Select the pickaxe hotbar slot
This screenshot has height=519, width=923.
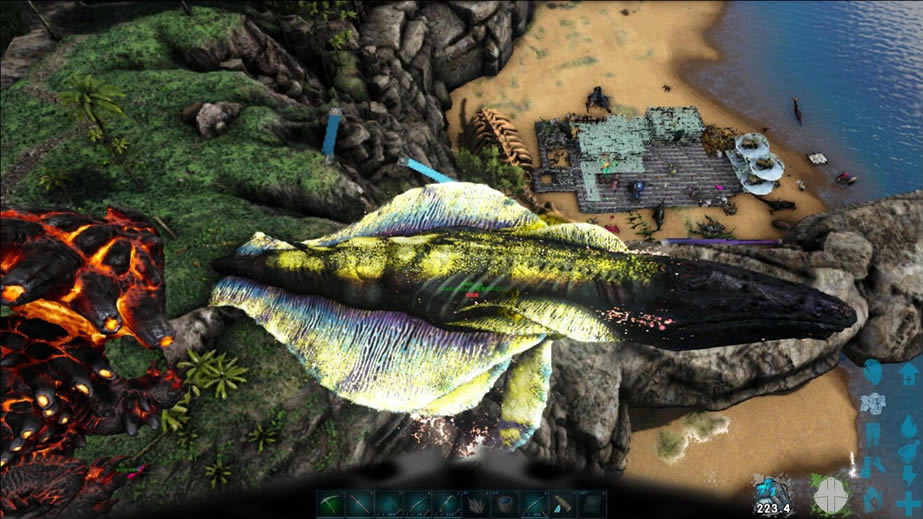[331, 503]
